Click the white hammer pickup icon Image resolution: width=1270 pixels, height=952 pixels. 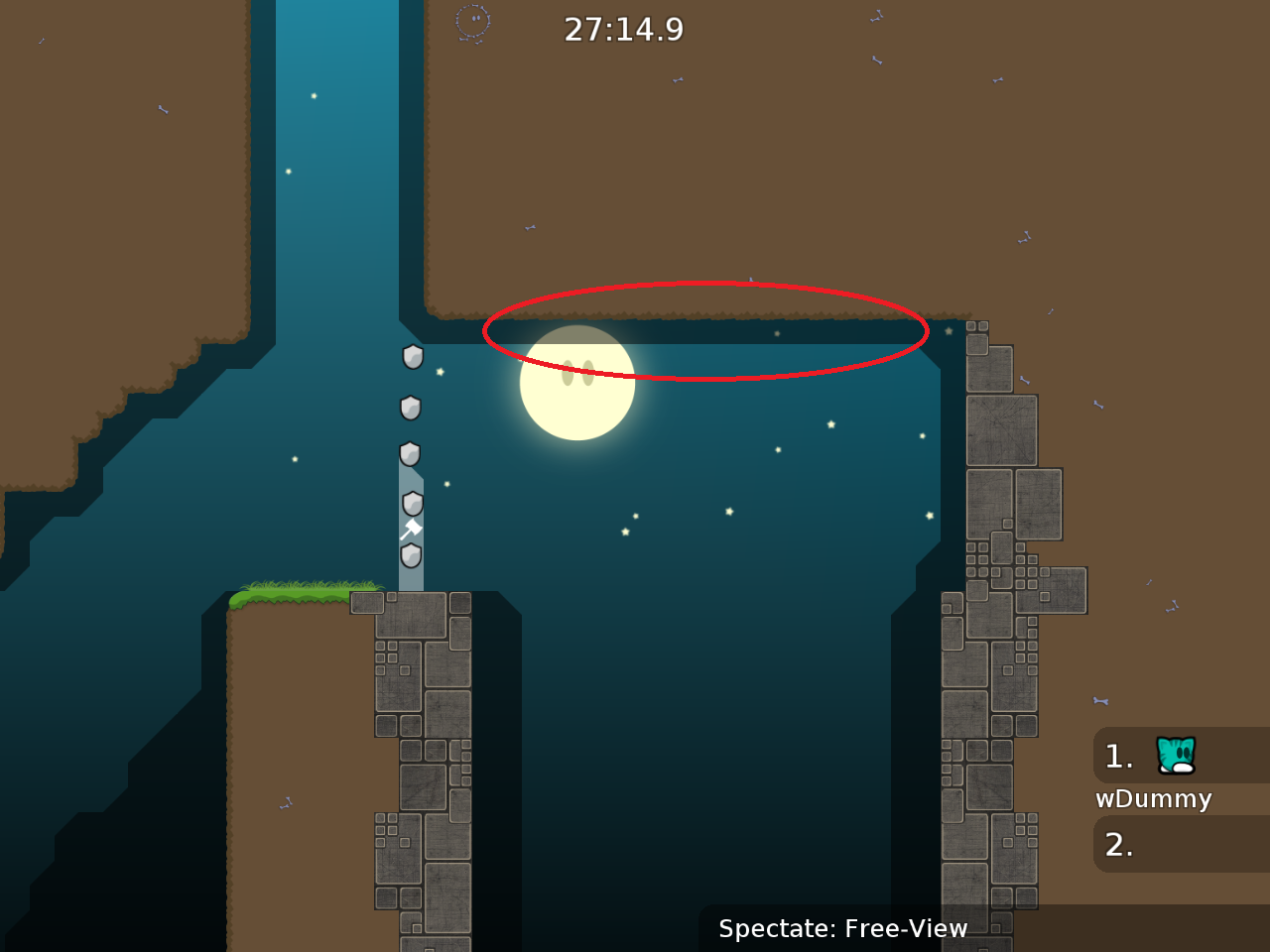click(411, 529)
